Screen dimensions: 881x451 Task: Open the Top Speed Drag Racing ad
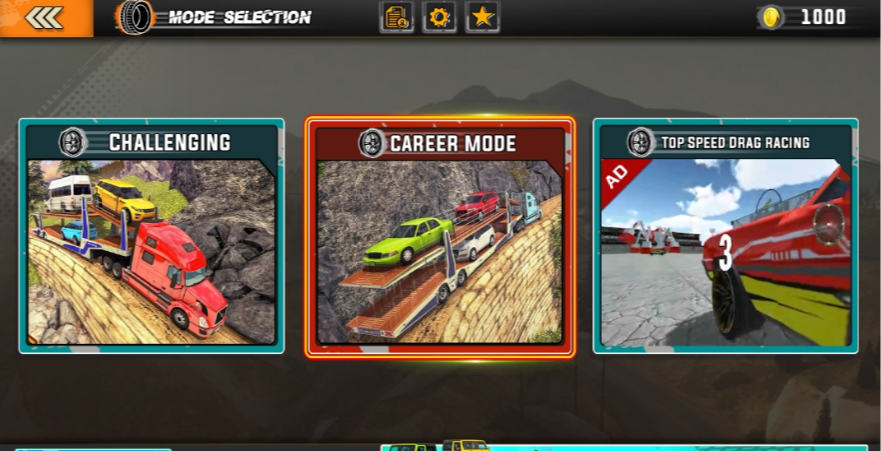[725, 236]
